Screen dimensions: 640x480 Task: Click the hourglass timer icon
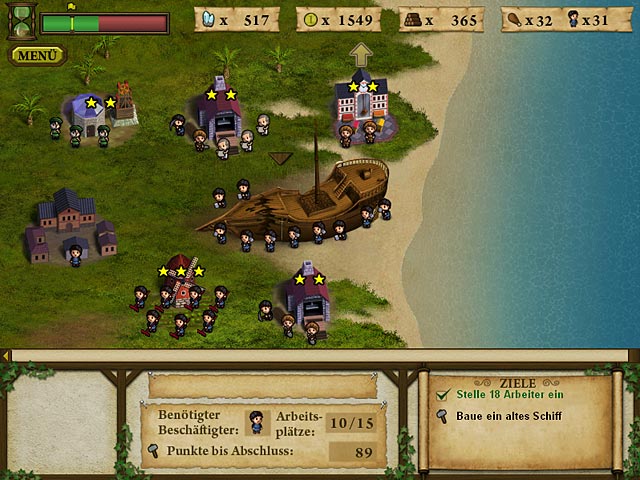tap(20, 20)
